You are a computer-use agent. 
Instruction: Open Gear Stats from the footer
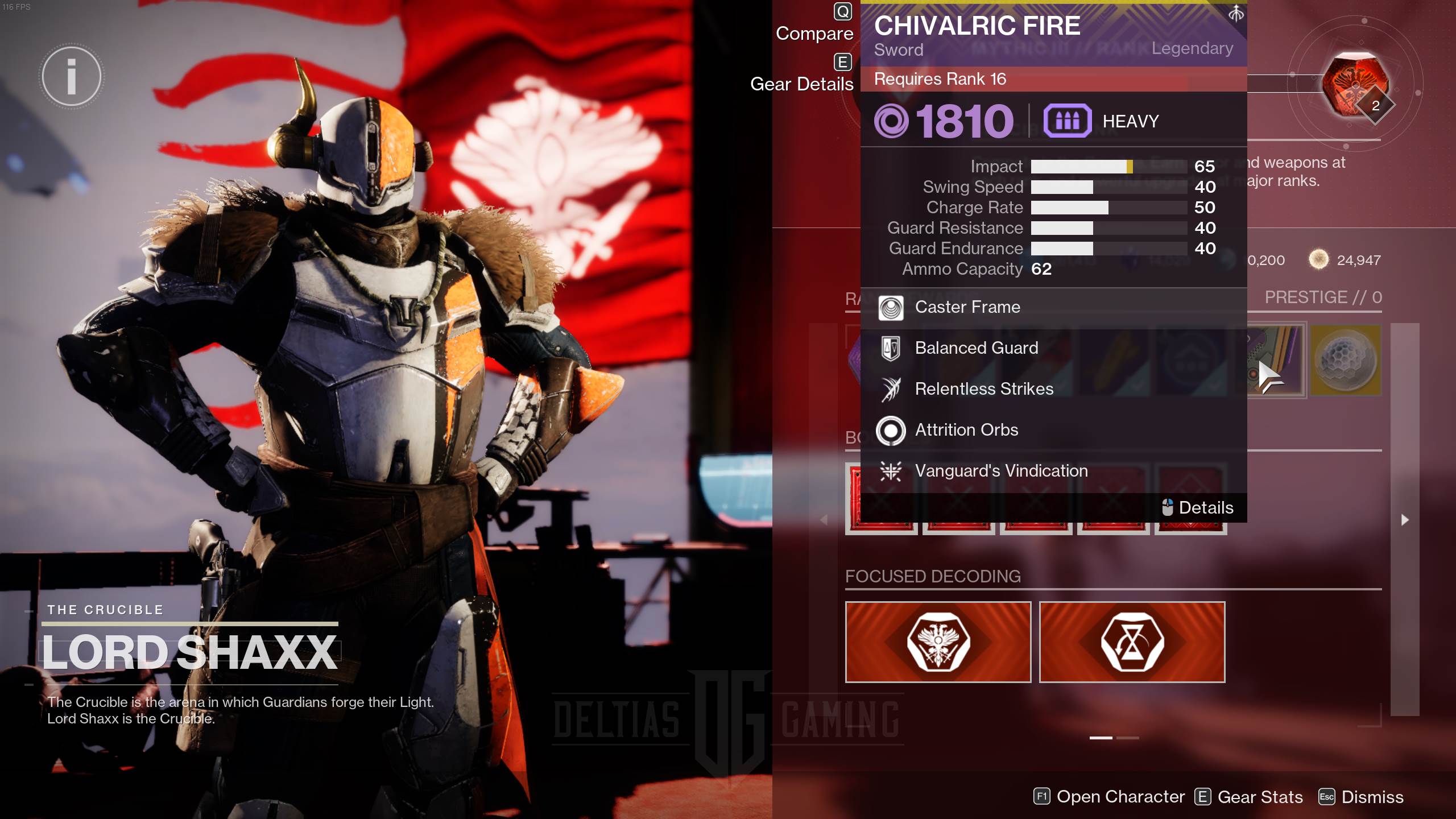[x=1248, y=797]
